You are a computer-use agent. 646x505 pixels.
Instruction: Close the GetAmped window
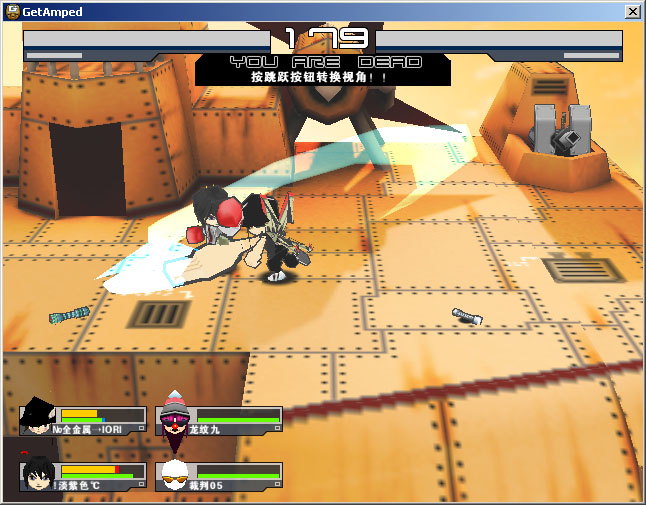(x=632, y=11)
